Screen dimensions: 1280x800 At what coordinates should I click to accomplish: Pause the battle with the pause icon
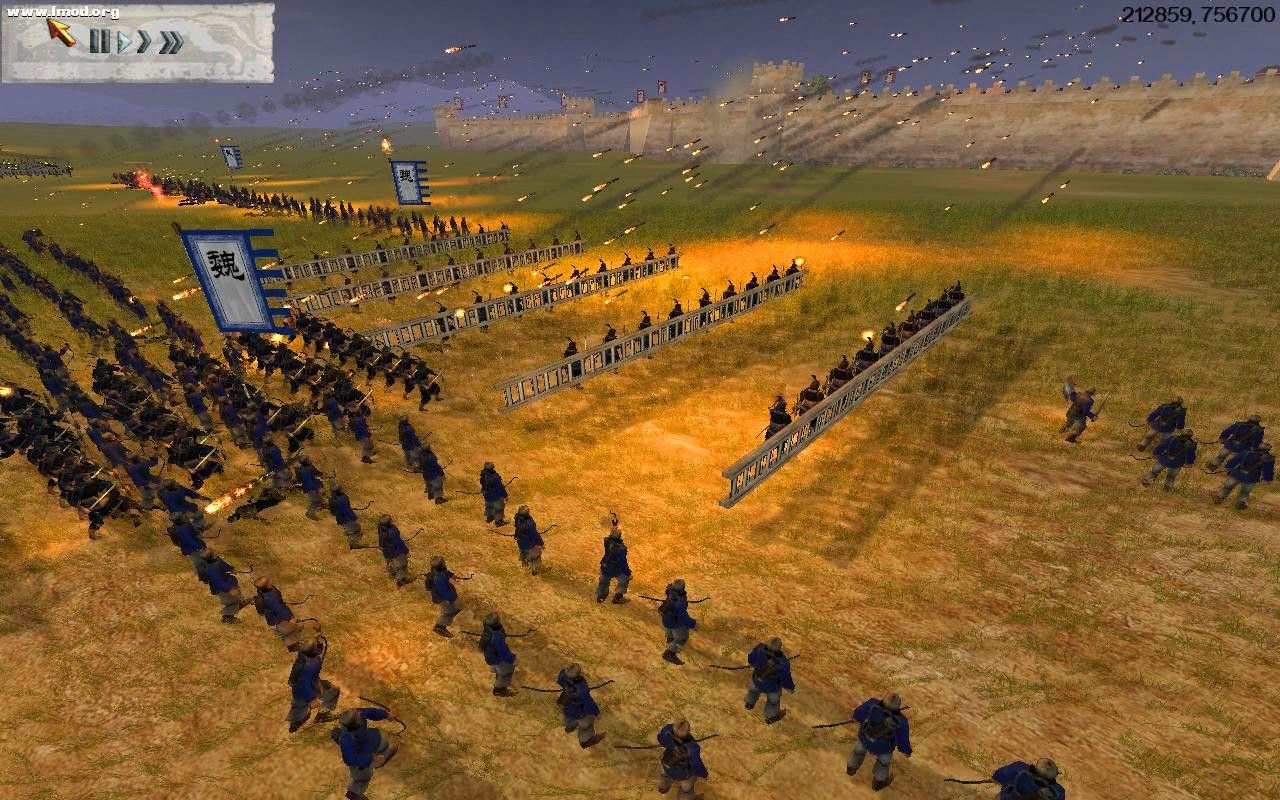tap(101, 42)
